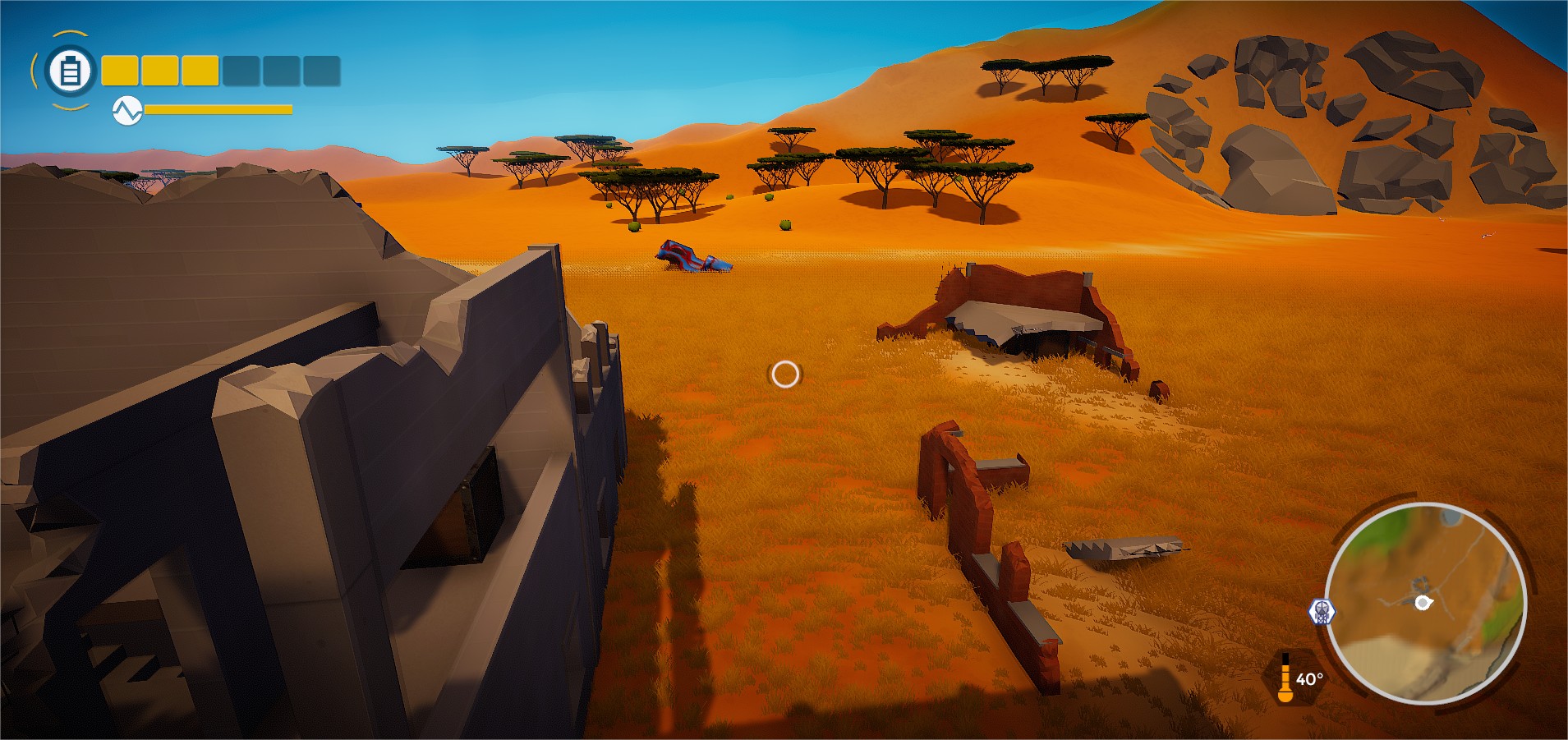Select the tower marker on the minimap edge
This screenshot has height=740, width=1568.
pos(1322,611)
